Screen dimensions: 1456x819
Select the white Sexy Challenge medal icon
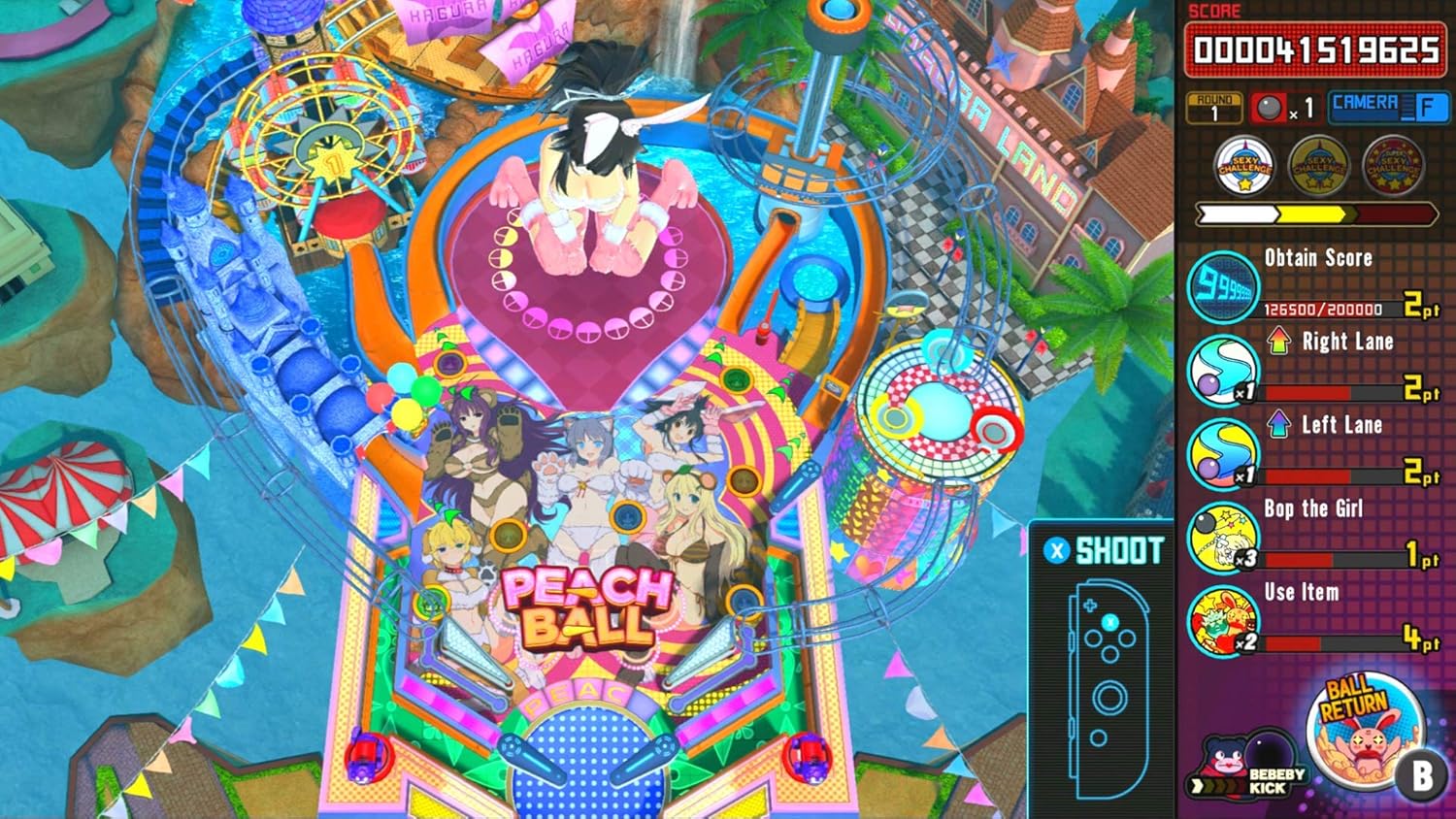pyautogui.click(x=1245, y=166)
